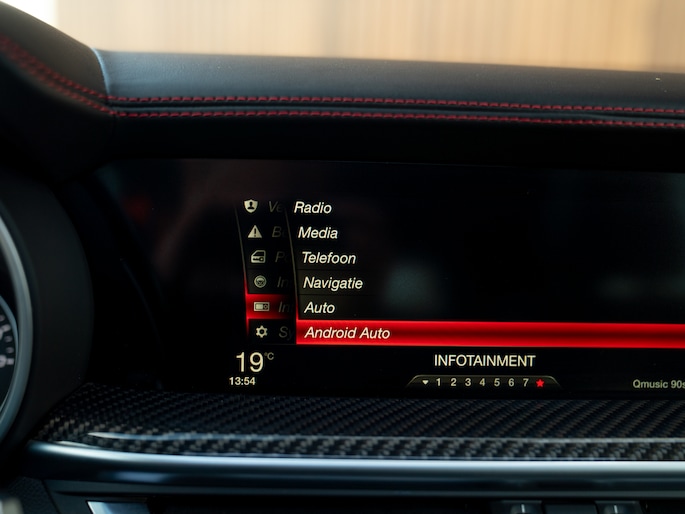Choose the Telefoon menu option
Screen dimensions: 685x514
[x=328, y=258]
